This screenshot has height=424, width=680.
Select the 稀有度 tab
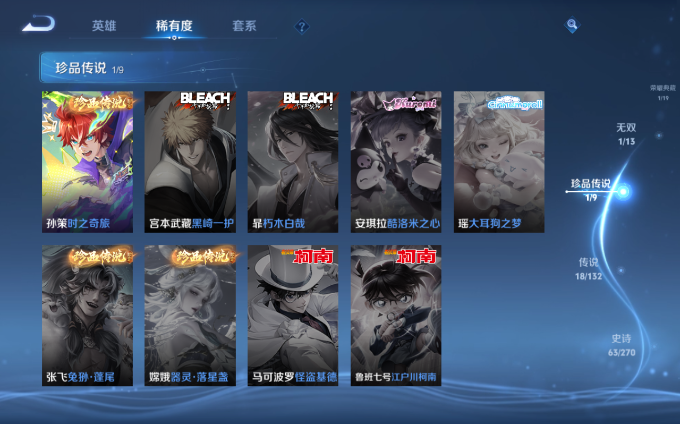tap(174, 26)
